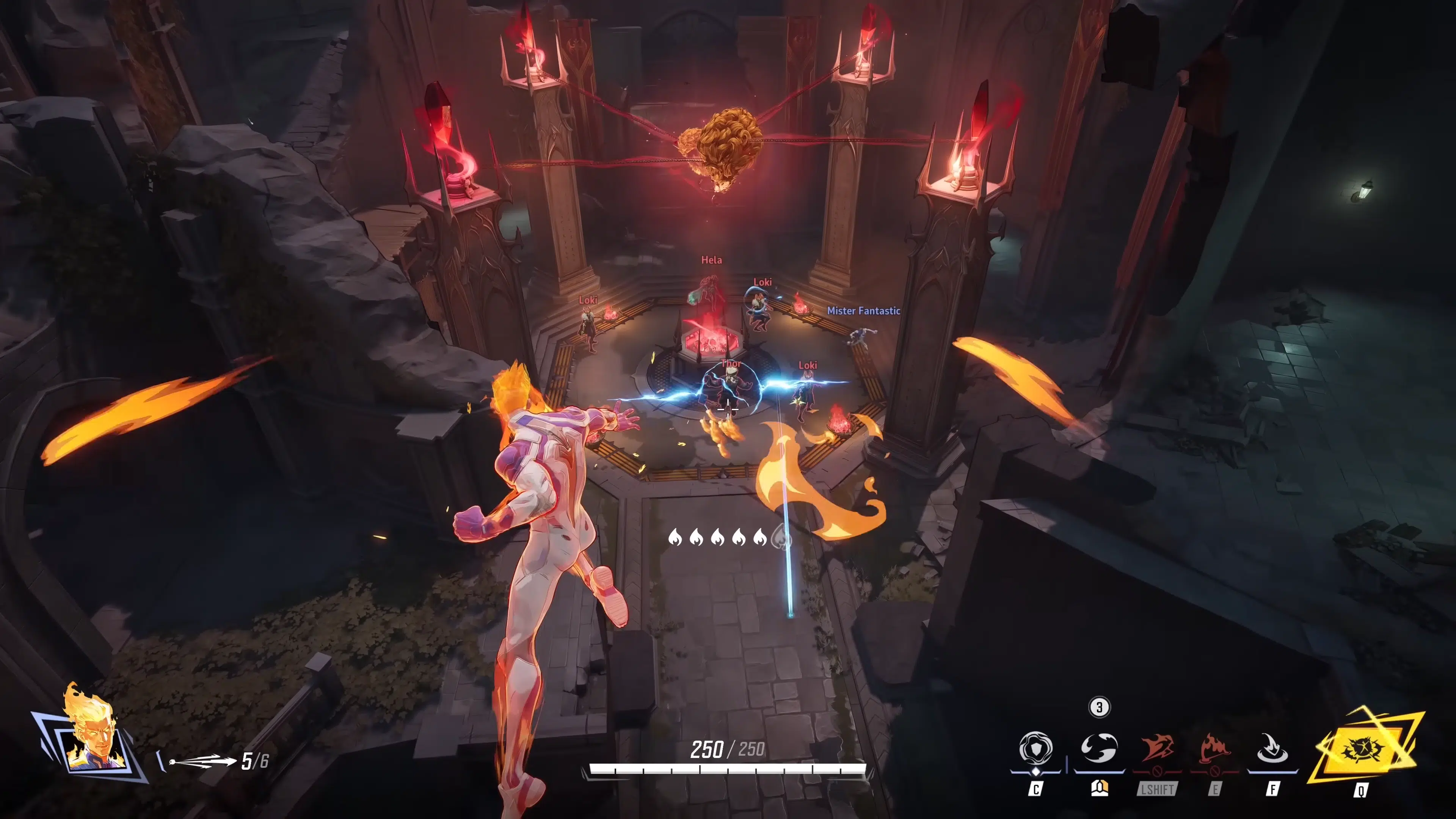Image resolution: width=1456 pixels, height=819 pixels.
Task: Use the swirling fireball ability with 3 charges
Action: [x=1099, y=748]
